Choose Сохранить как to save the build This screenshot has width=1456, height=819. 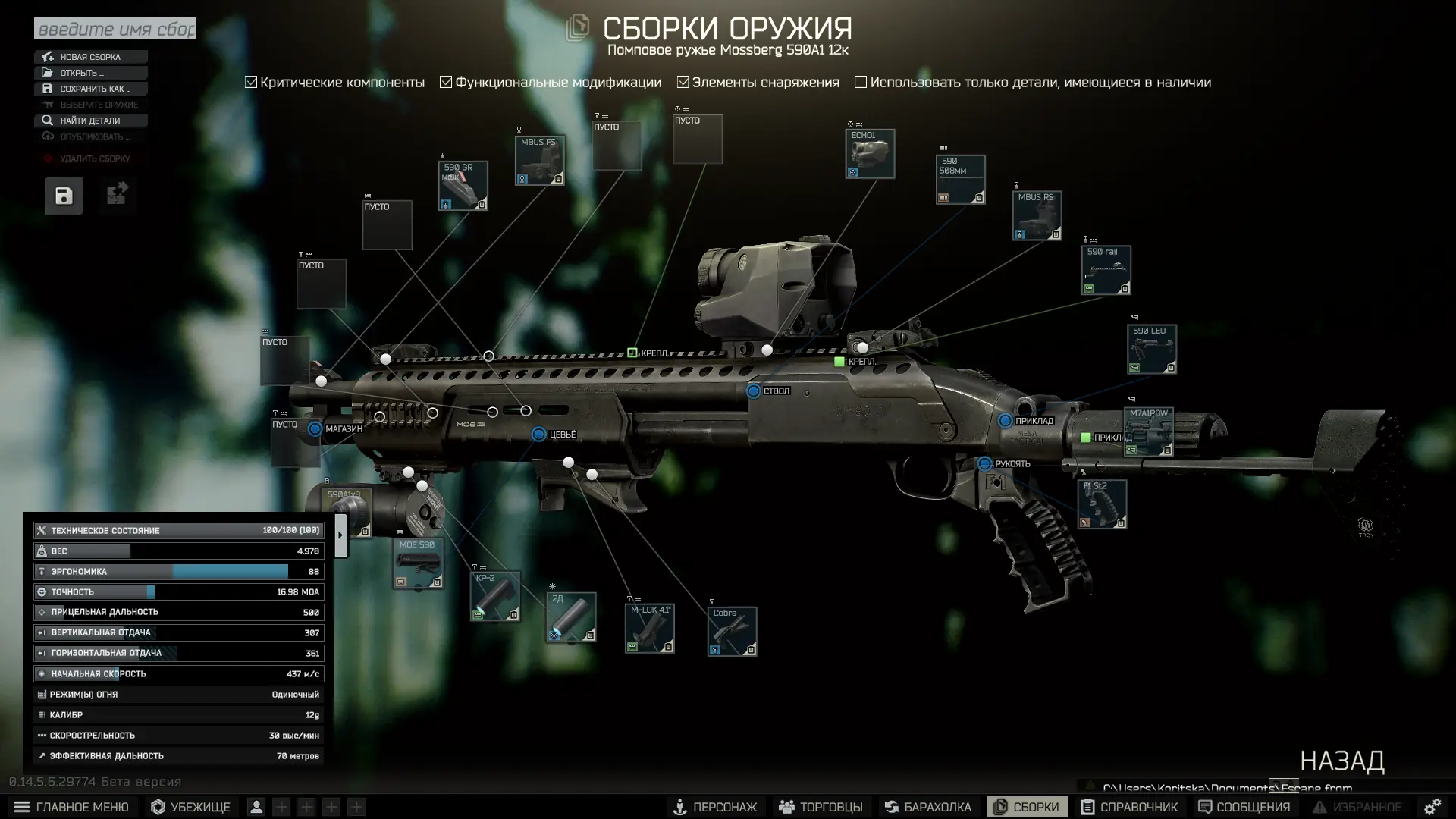click(90, 89)
